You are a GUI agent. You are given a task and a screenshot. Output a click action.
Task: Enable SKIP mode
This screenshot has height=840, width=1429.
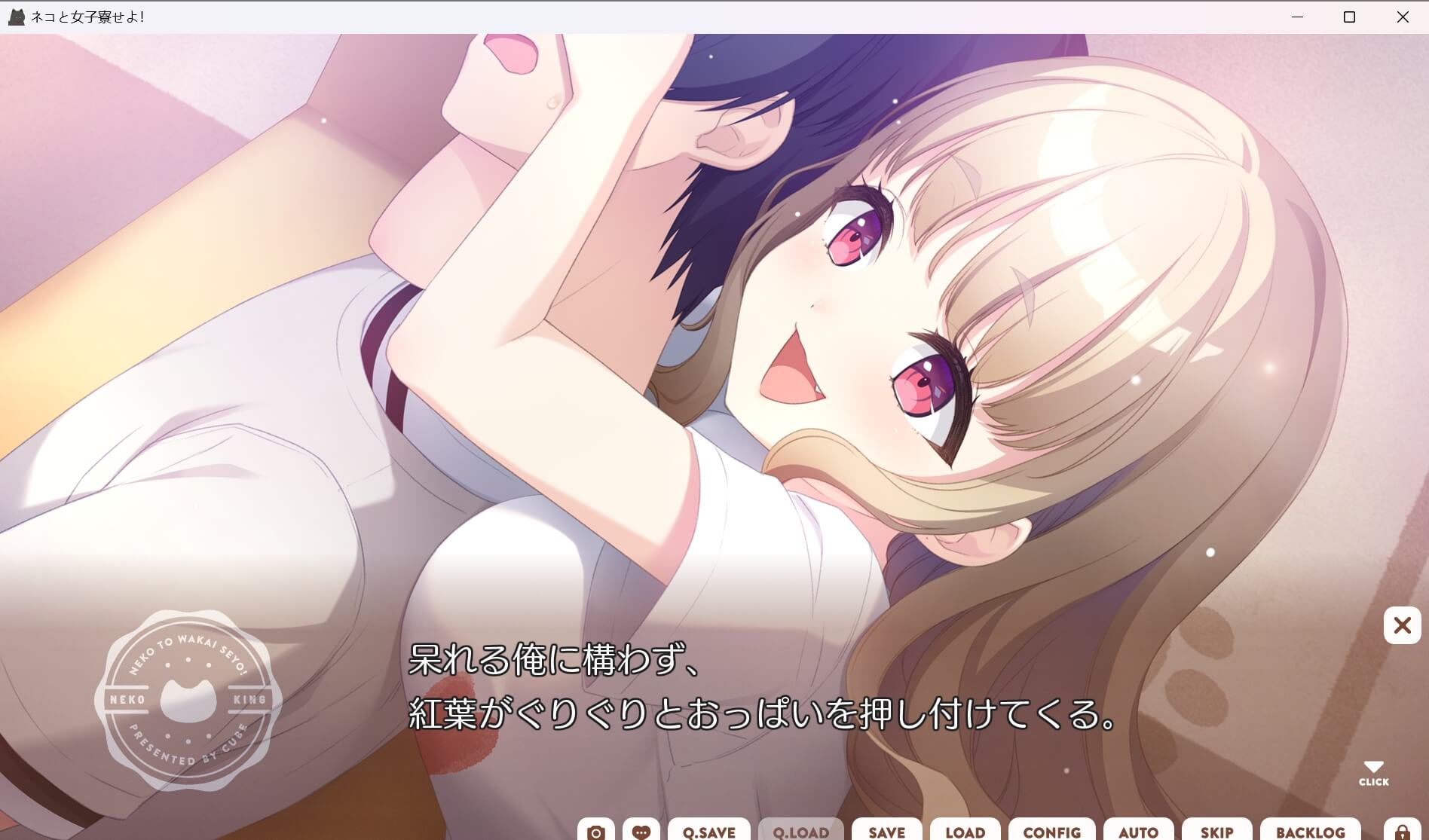pyautogui.click(x=1218, y=832)
